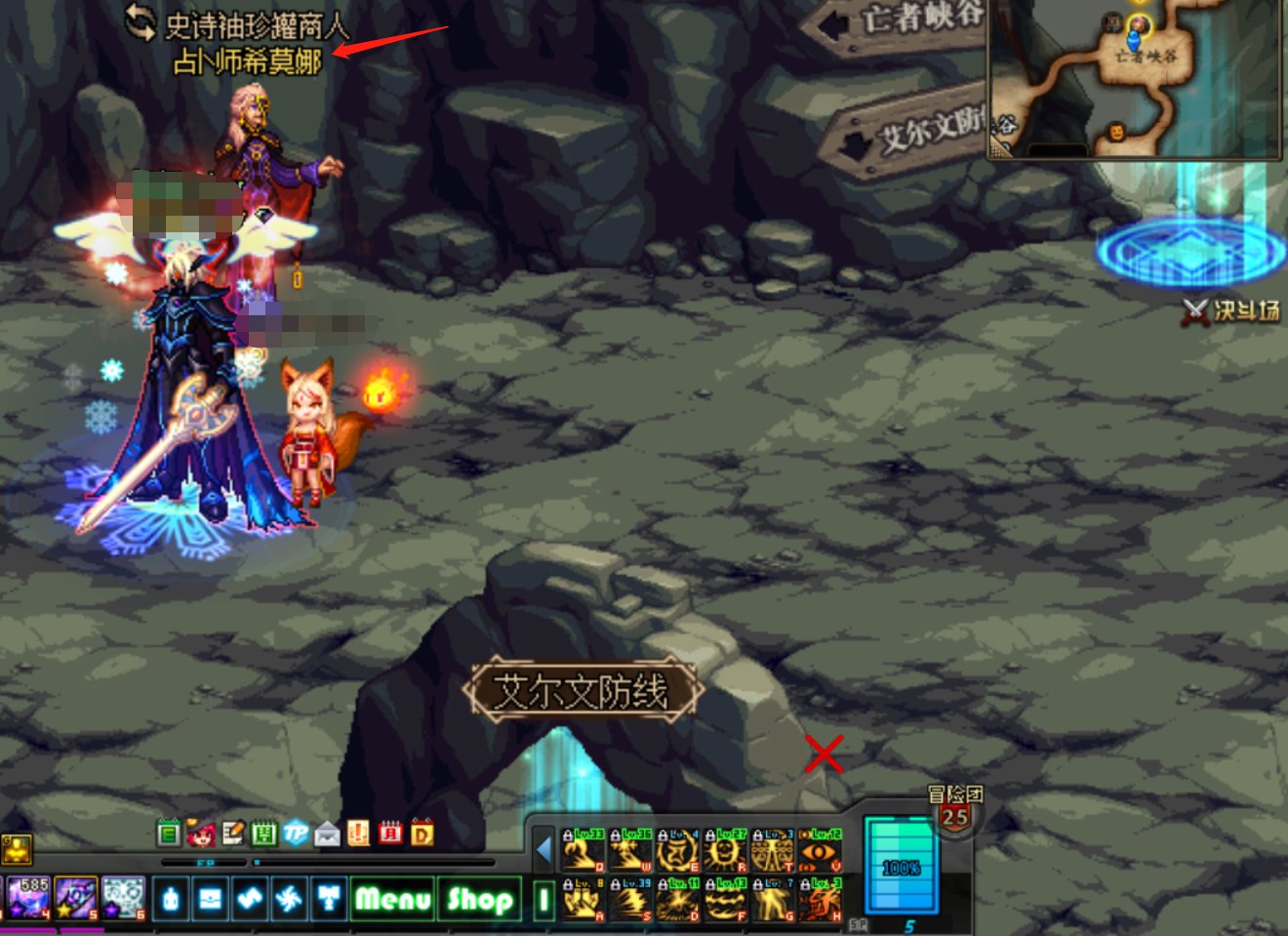Click the minimap of 亡者峡谷

(x=1134, y=78)
